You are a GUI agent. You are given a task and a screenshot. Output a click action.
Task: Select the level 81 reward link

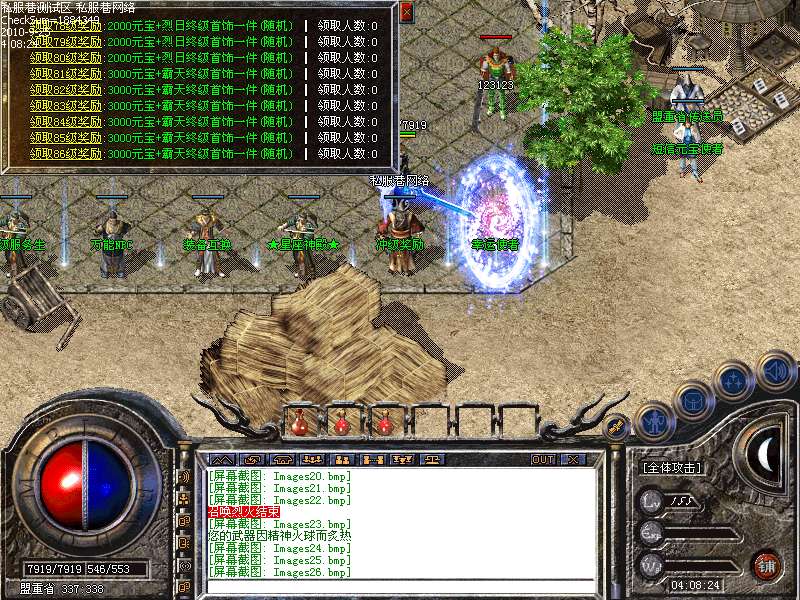[x=66, y=74]
